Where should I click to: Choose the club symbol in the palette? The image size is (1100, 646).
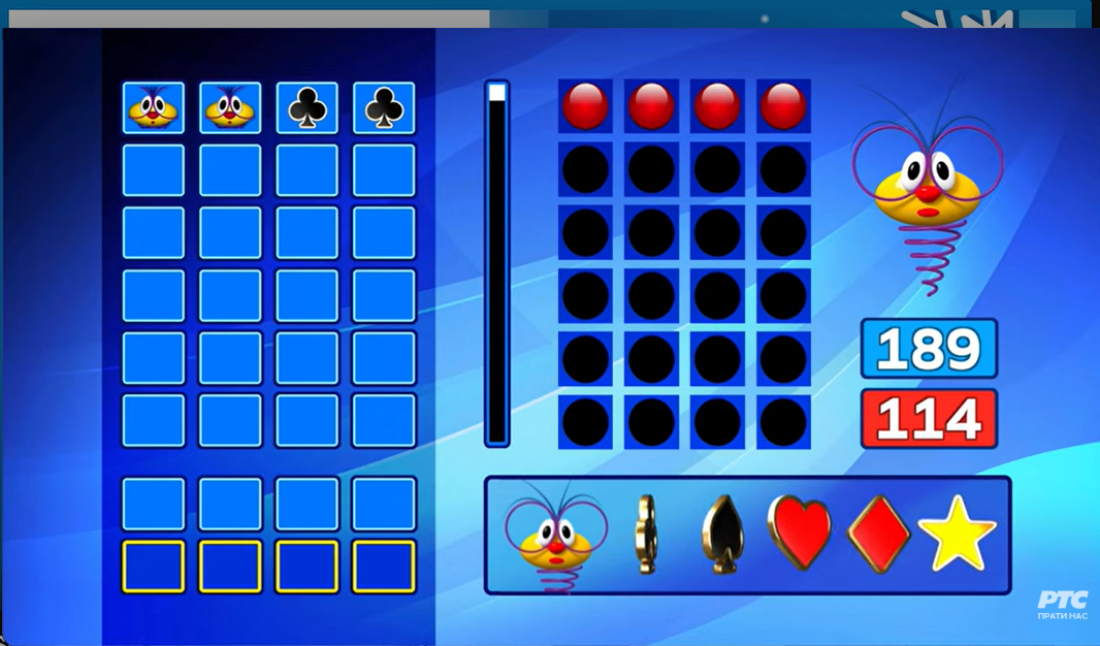646,535
